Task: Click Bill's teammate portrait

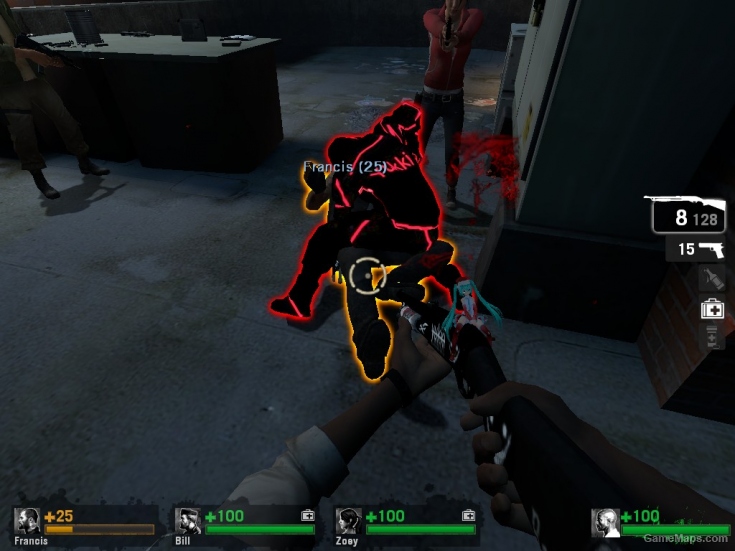Action: [188, 522]
